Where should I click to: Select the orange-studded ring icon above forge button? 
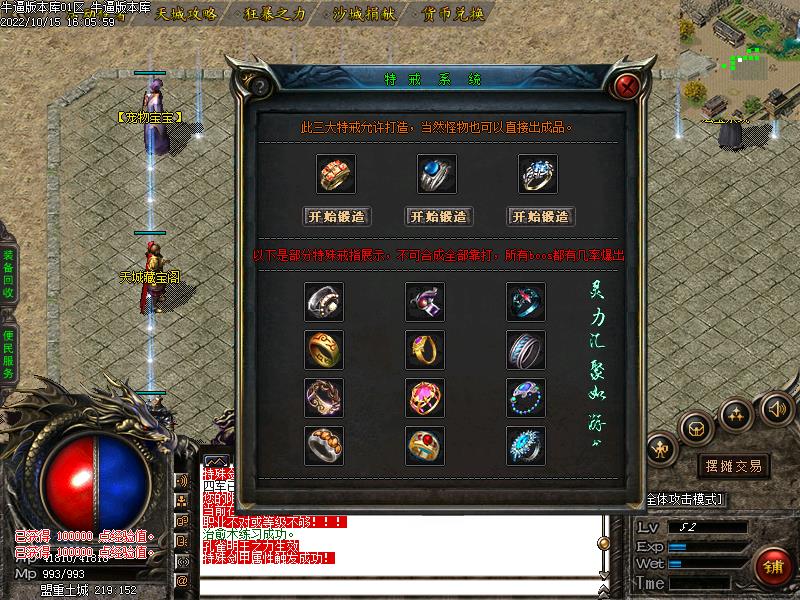337,174
